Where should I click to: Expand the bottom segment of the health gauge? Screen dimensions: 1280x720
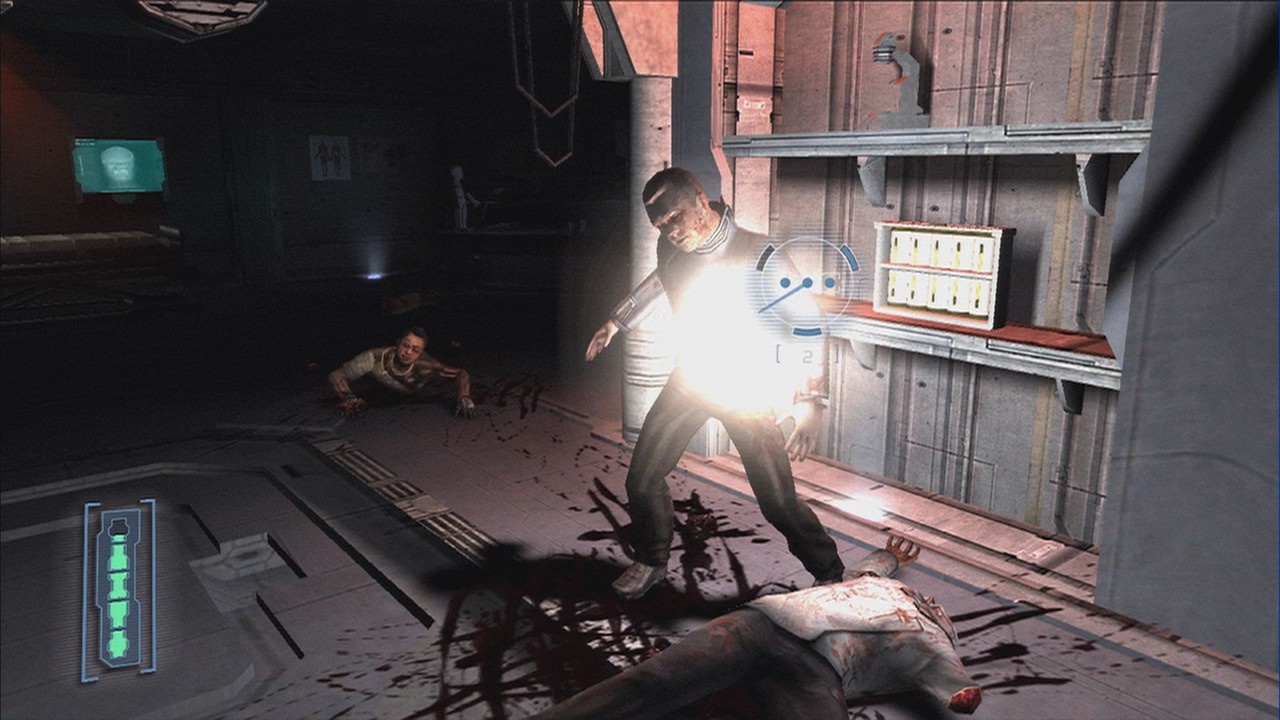coord(117,643)
